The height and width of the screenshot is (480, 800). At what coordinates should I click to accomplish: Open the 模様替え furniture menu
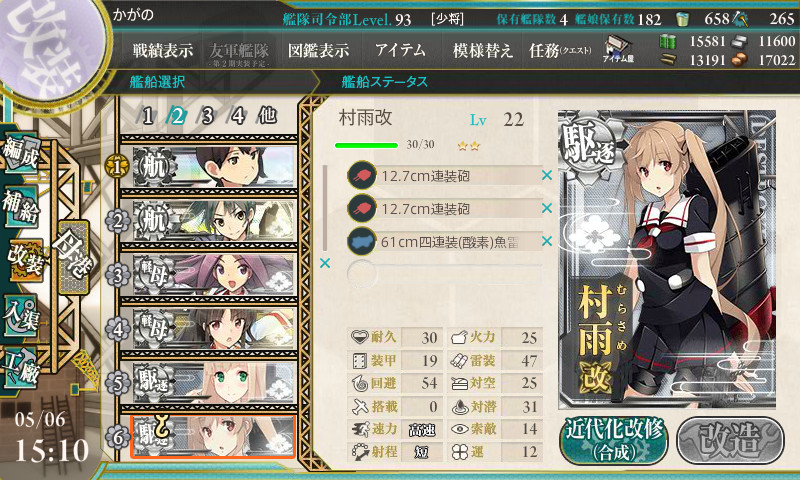click(483, 50)
